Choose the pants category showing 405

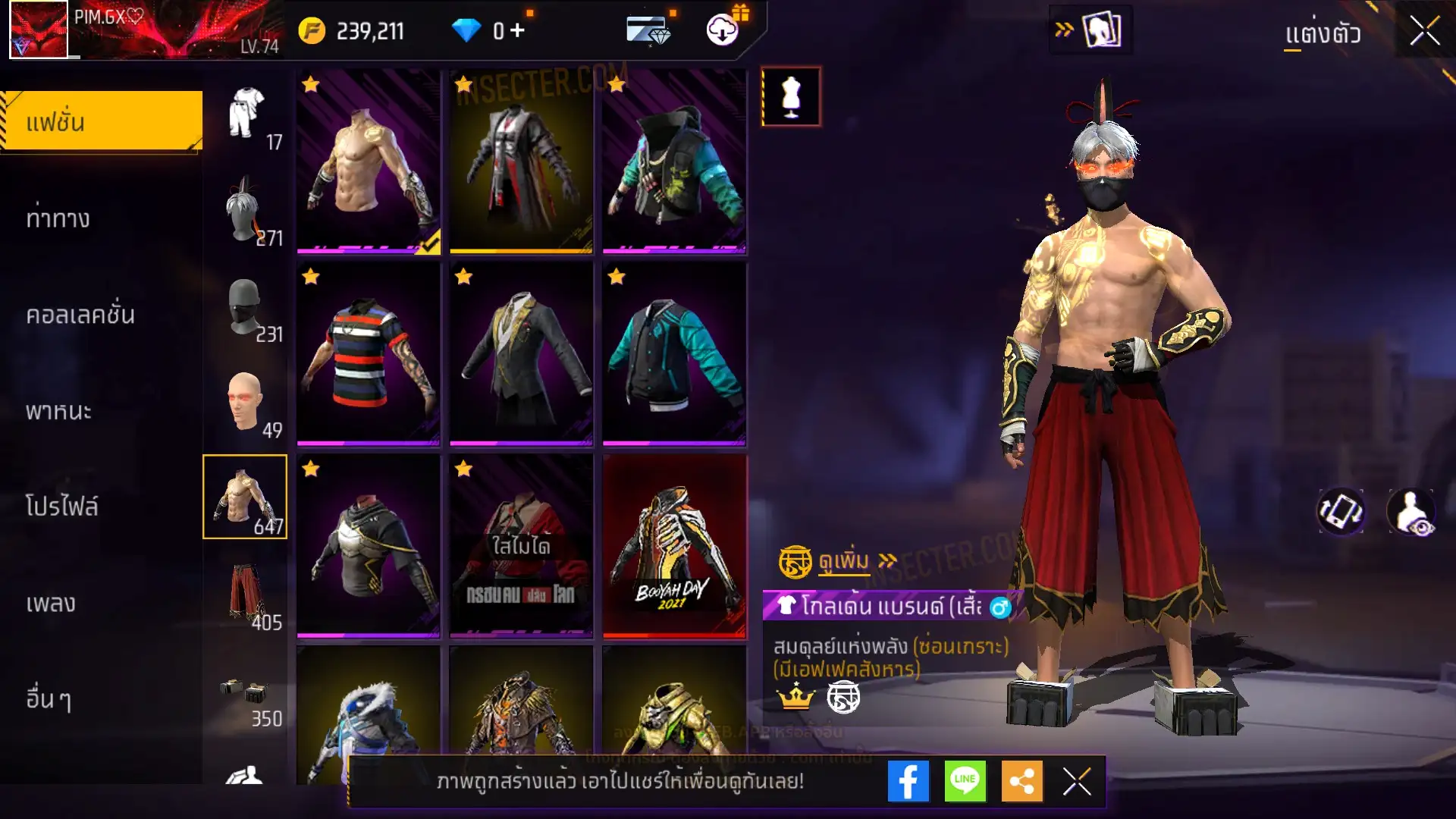point(246,595)
